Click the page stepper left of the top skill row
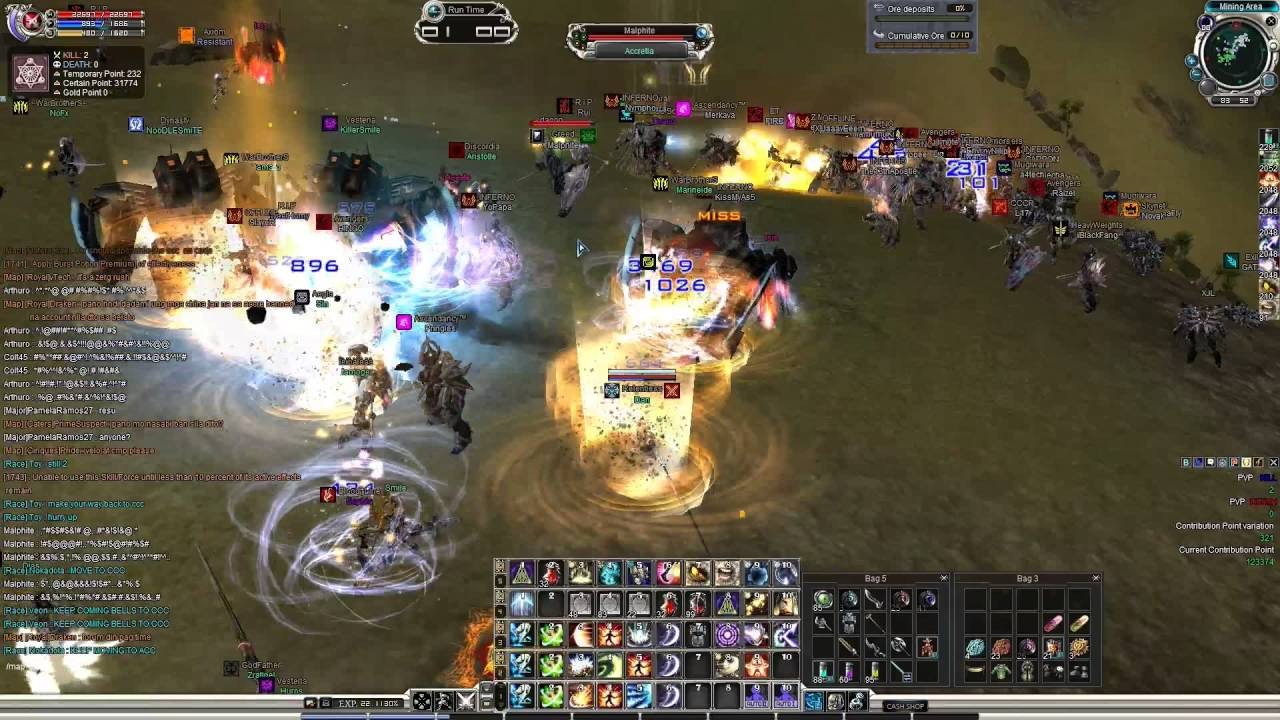Screen dimensions: 1280x720 pos(500,566)
